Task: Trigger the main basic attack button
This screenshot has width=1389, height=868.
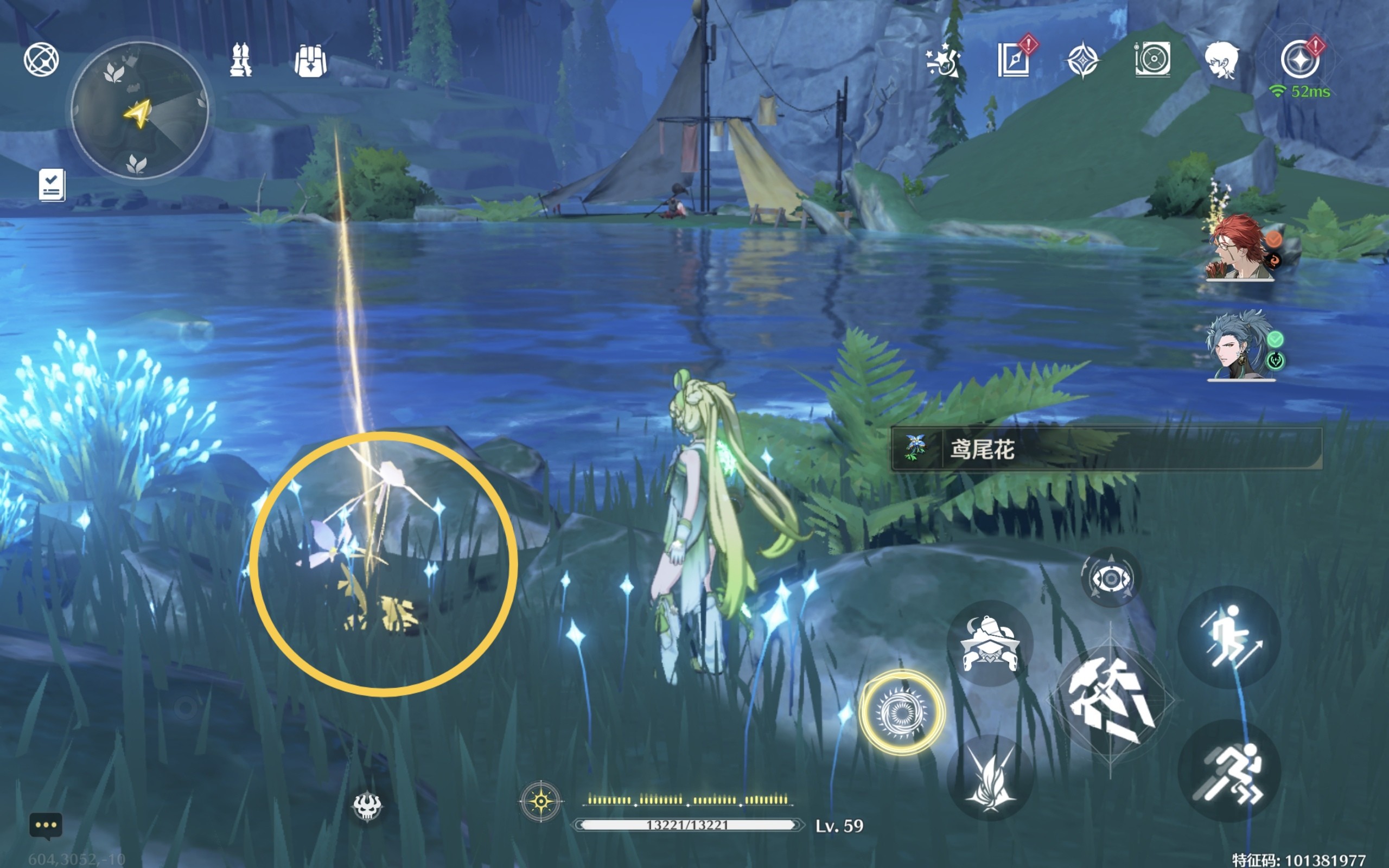Action: pyautogui.click(x=1111, y=700)
